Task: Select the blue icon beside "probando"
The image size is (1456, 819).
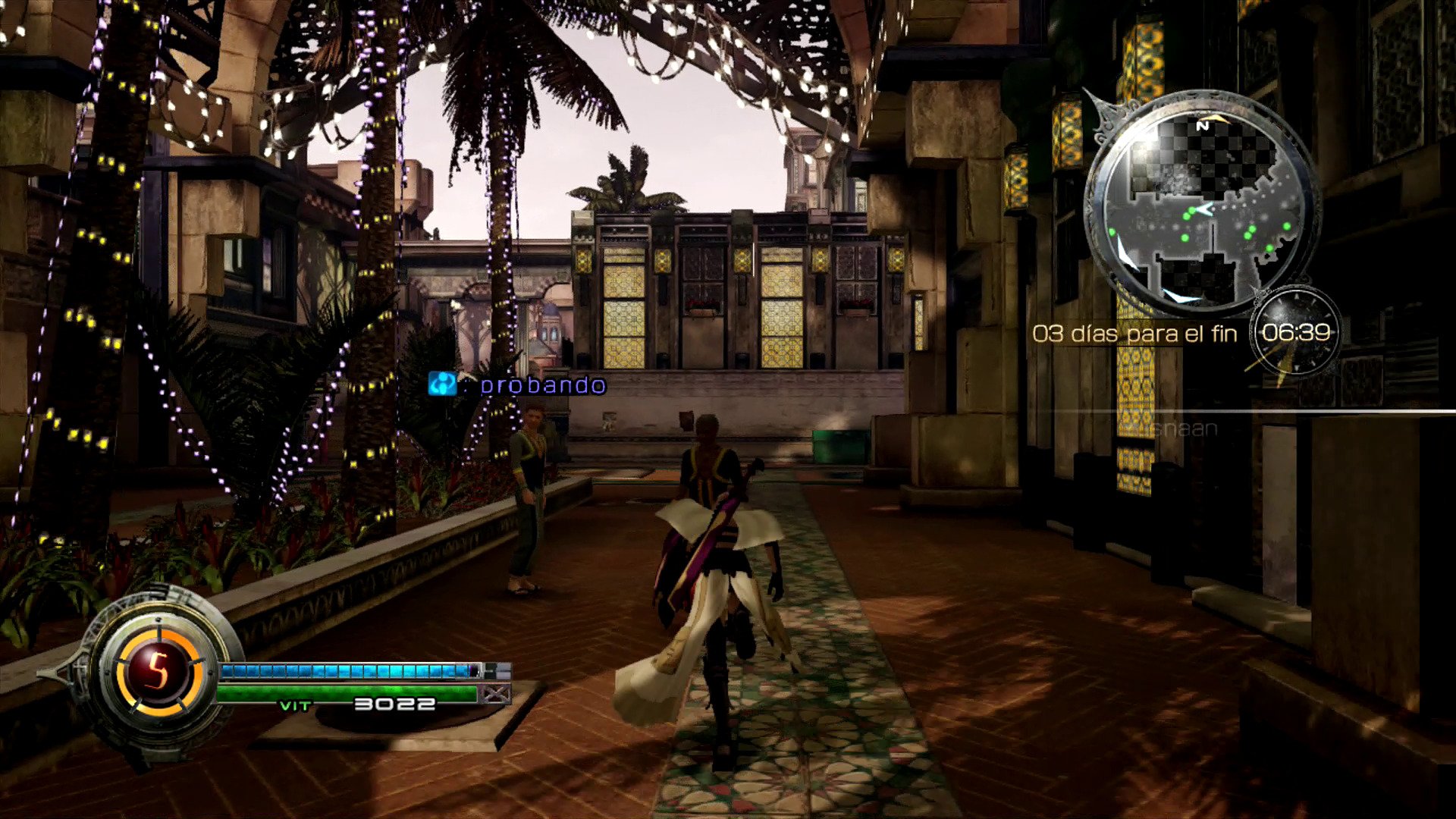Action: pyautogui.click(x=442, y=384)
